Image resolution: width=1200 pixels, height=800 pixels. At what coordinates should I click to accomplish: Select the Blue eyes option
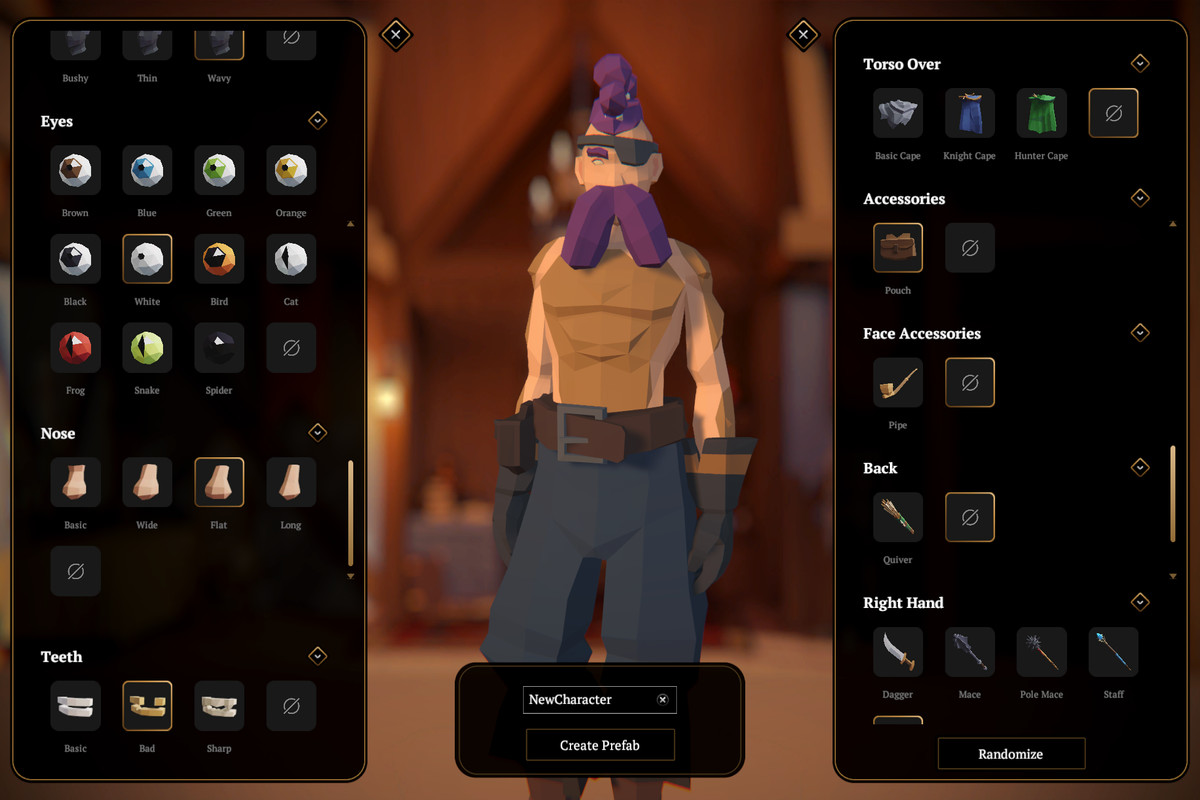coord(147,171)
